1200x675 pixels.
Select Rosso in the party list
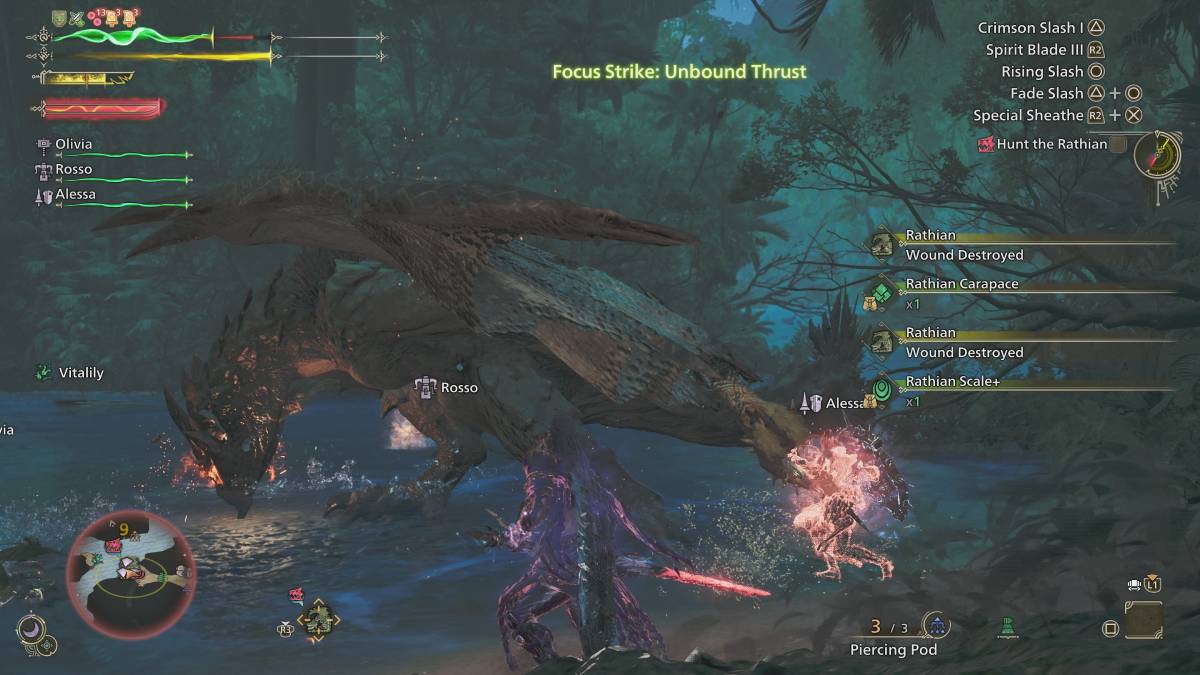coord(73,169)
